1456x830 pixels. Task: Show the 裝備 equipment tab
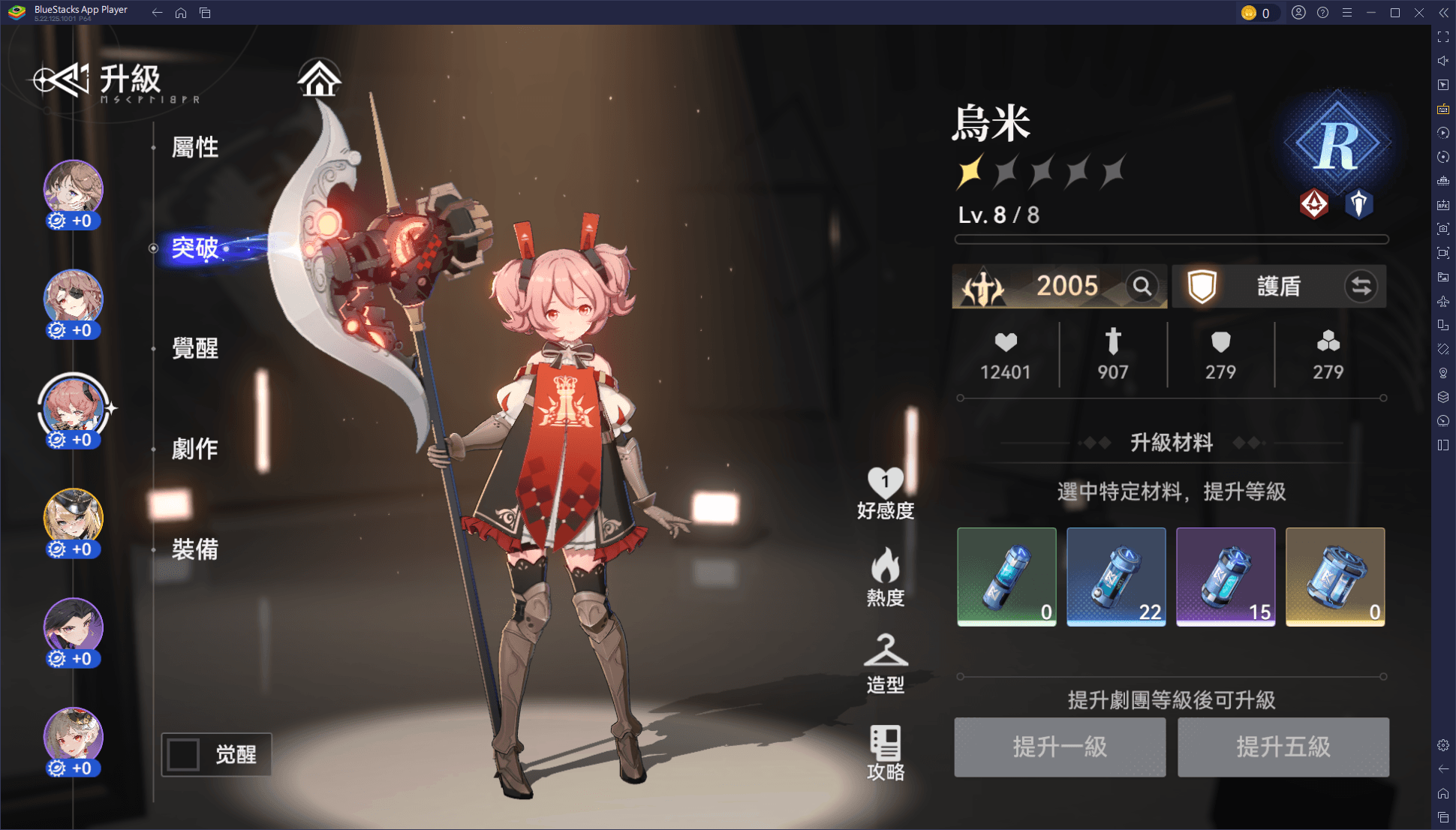click(x=194, y=549)
